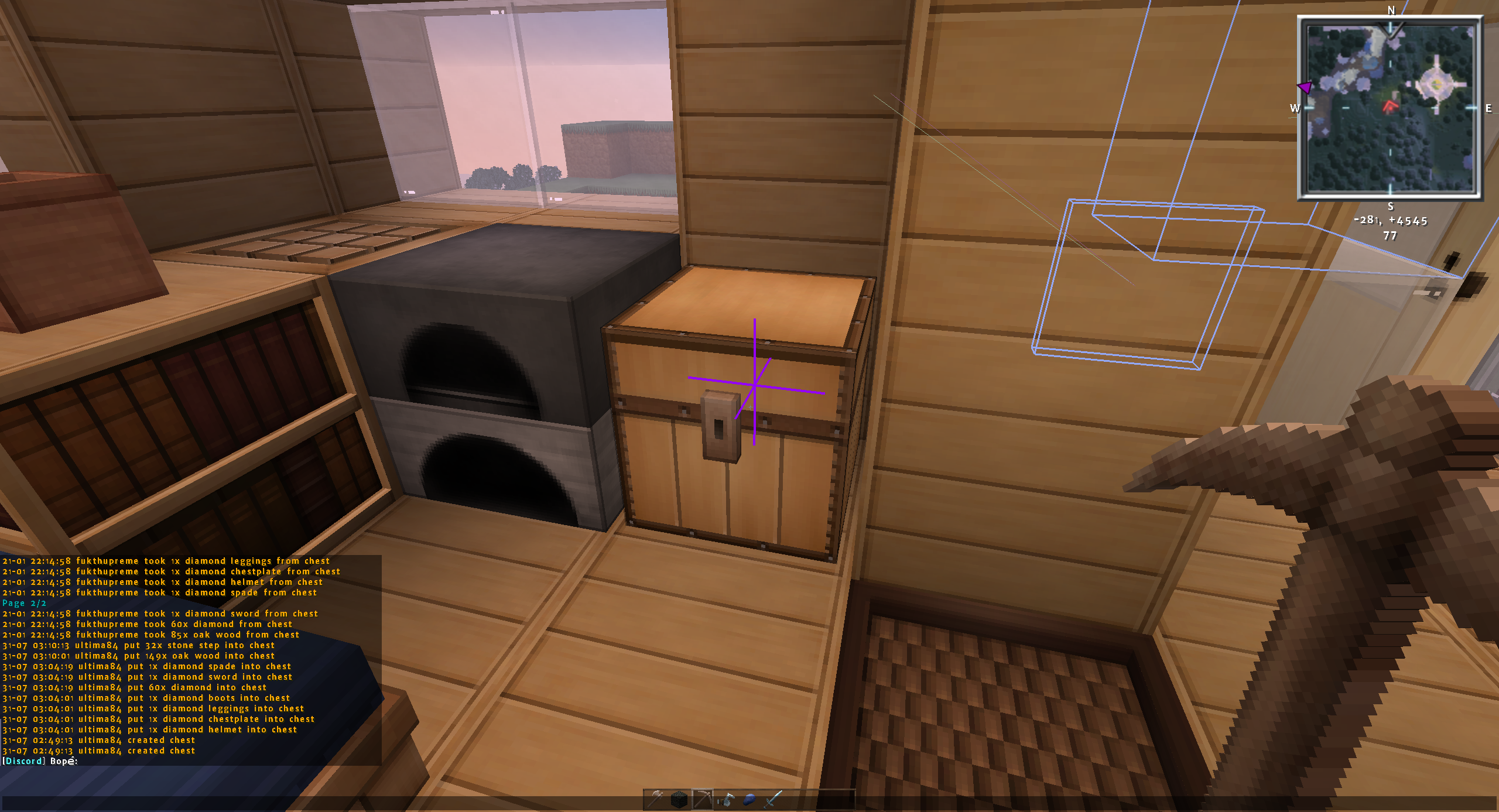Choose the pickaxe in the hotbar
This screenshot has height=812, width=1499.
[702, 799]
